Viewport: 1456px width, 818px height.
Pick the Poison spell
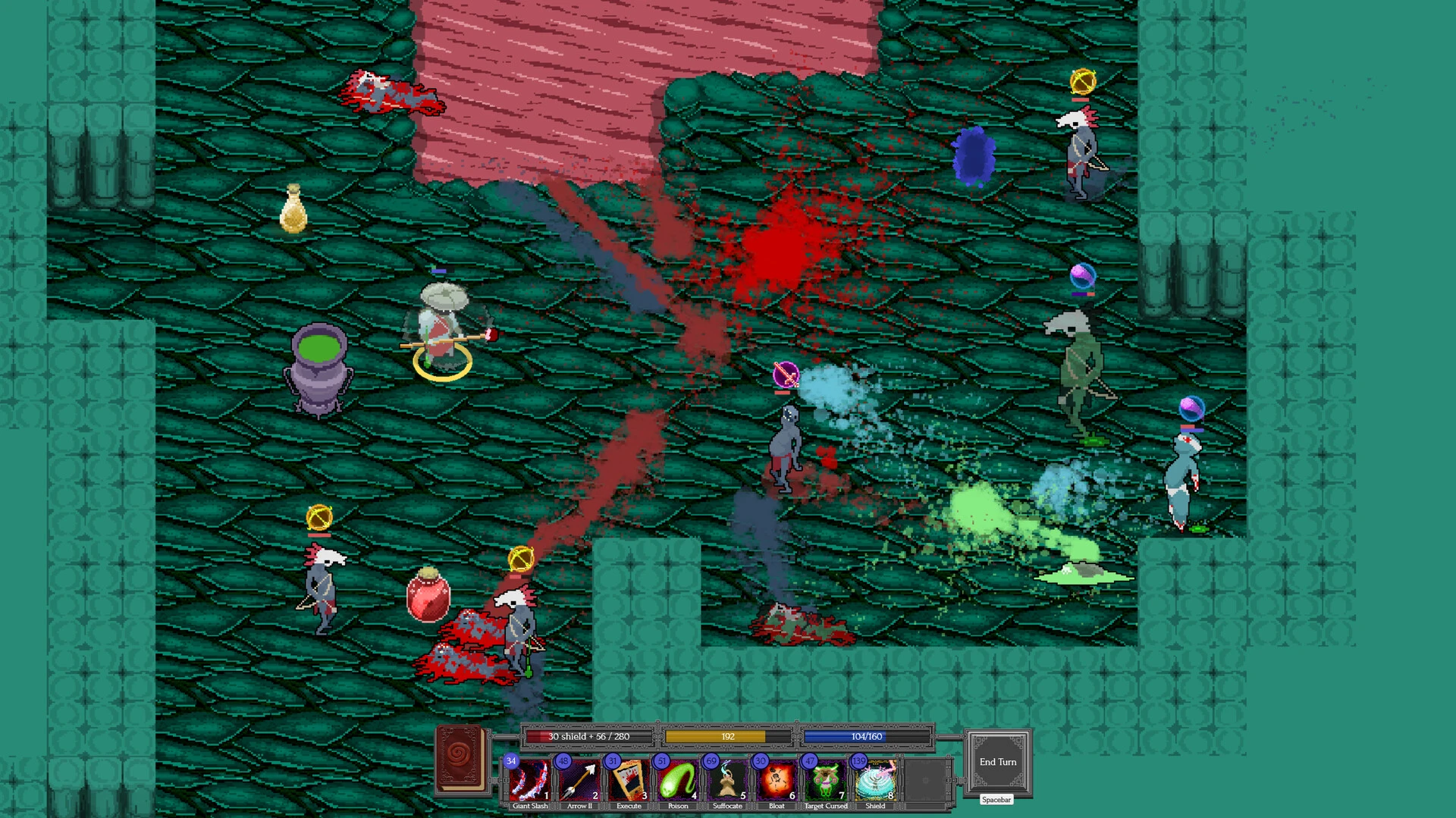click(678, 780)
